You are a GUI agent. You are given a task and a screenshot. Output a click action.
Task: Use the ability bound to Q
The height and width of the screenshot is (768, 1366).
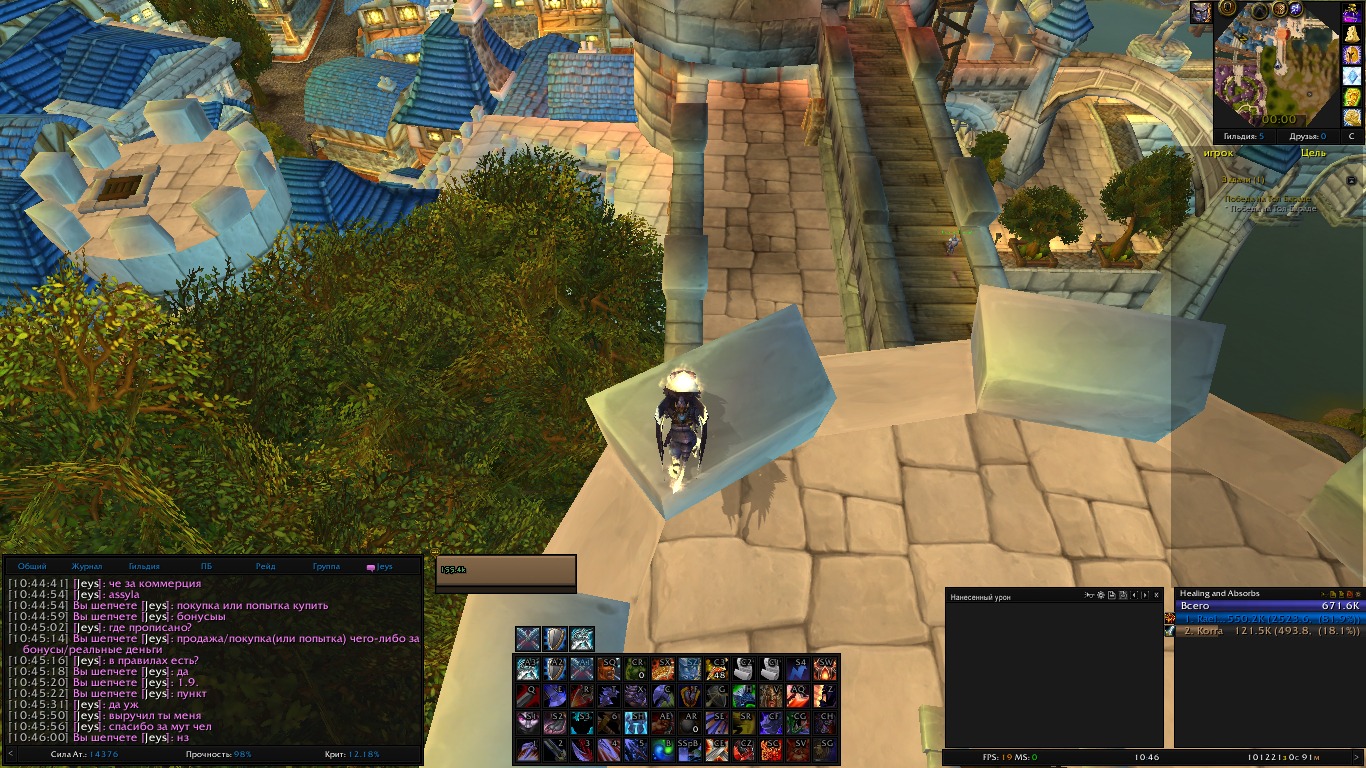[528, 695]
